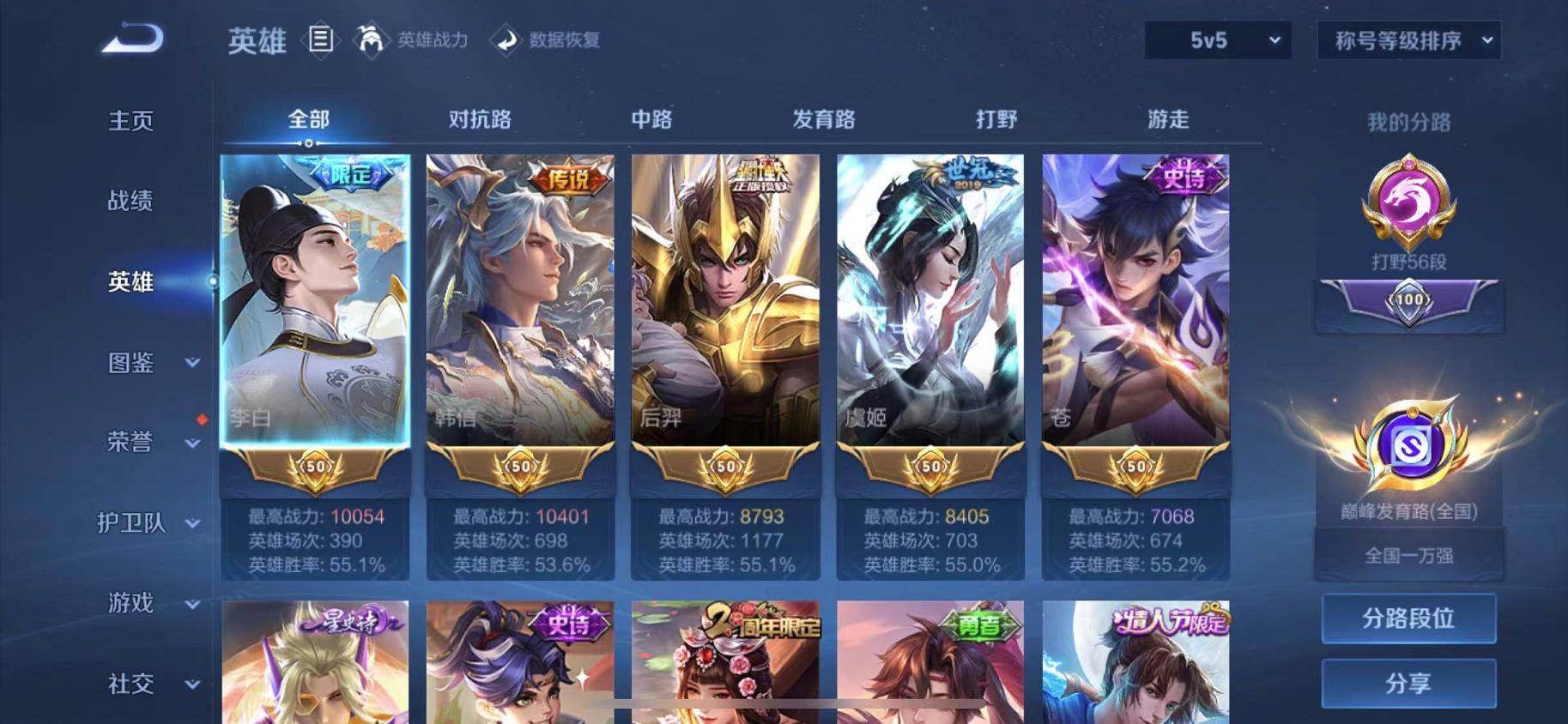Screen dimensions: 1568x724
Task: Expand the 图鉴 sidebar section
Action: (x=146, y=364)
